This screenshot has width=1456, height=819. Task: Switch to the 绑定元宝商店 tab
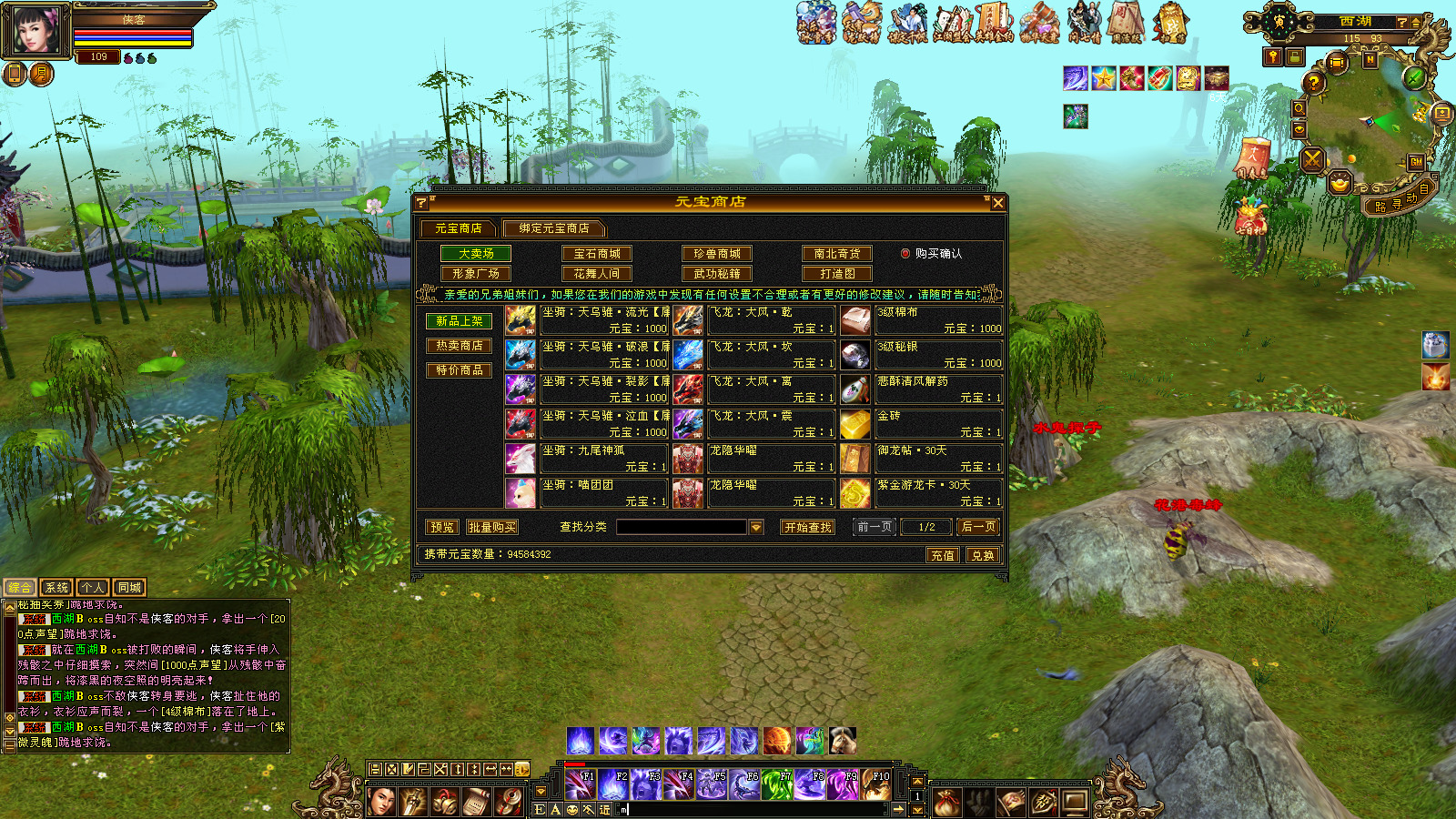pos(553,228)
